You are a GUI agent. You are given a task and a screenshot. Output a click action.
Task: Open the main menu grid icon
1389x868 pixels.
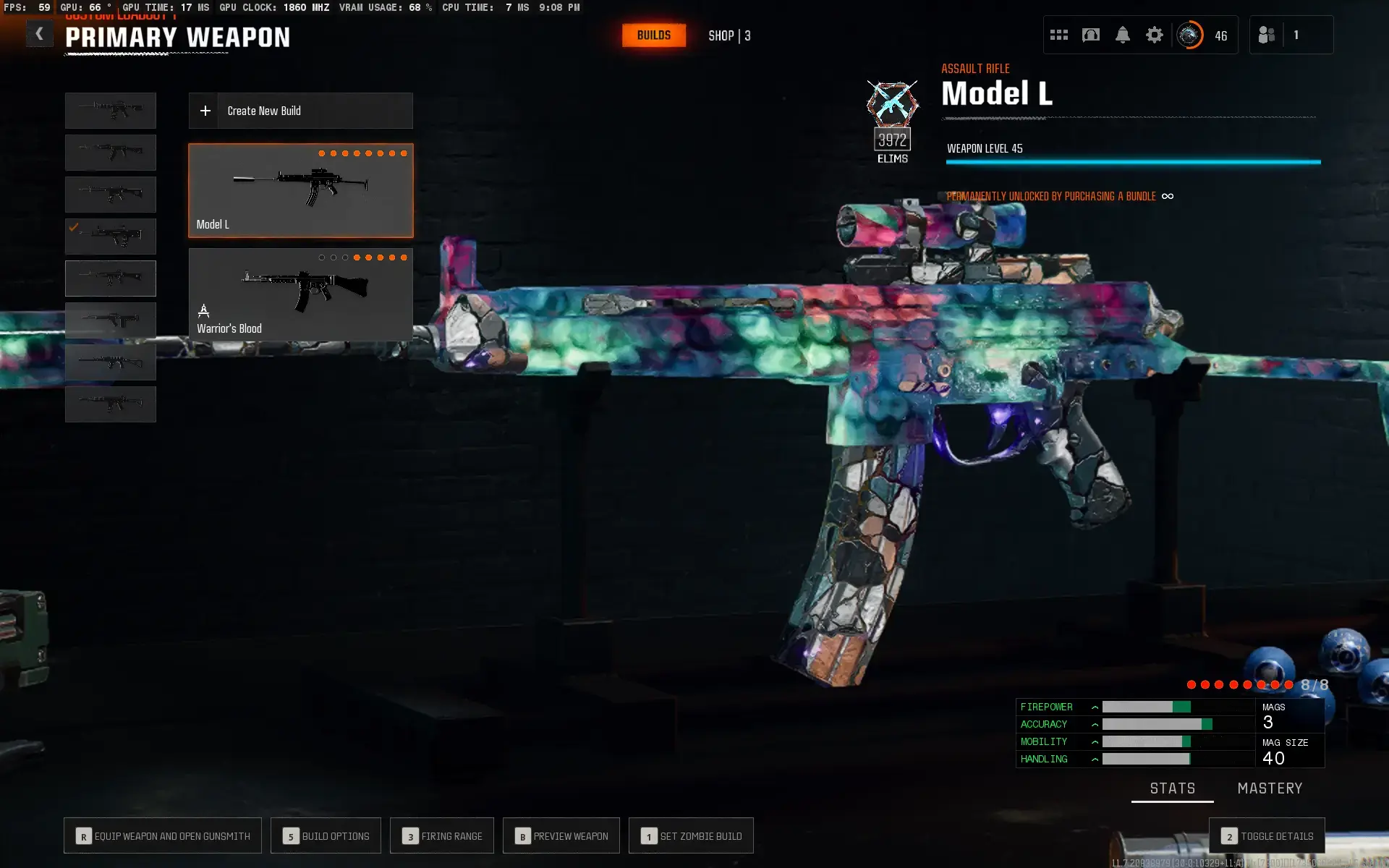coord(1058,34)
